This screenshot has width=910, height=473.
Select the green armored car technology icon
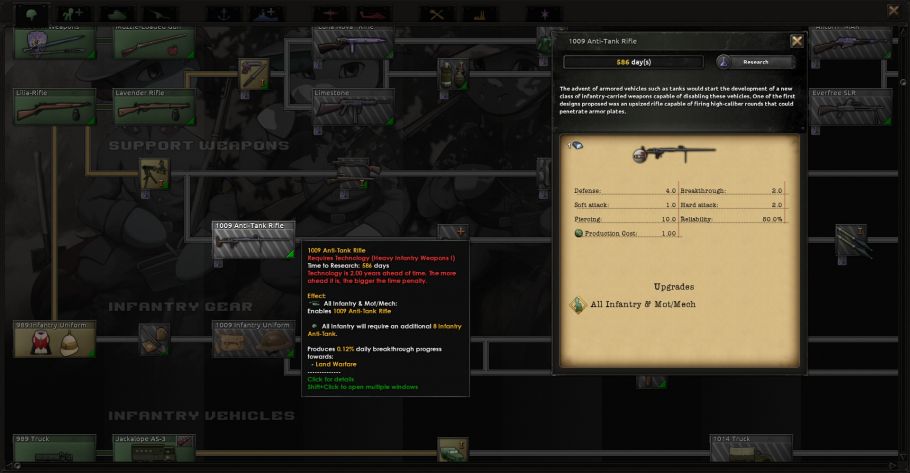pos(451,451)
